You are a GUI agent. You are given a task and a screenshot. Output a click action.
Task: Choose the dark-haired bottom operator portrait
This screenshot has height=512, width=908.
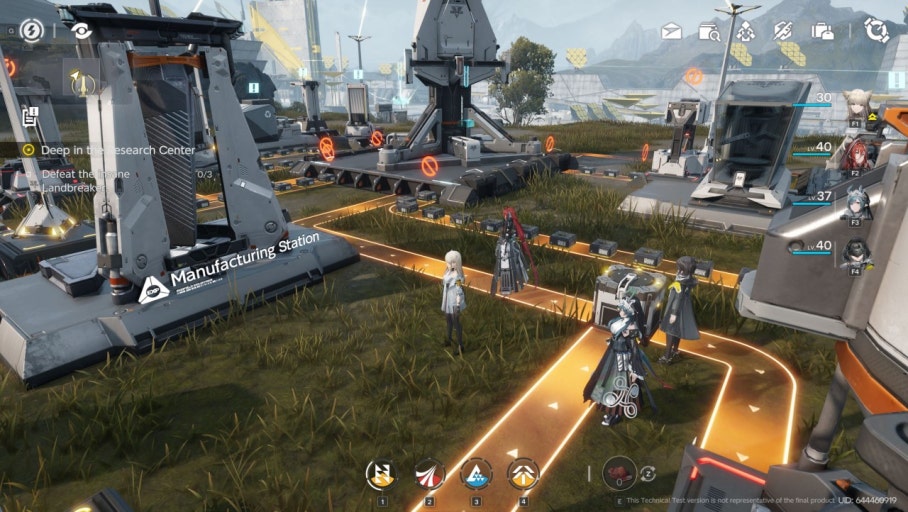pos(856,253)
